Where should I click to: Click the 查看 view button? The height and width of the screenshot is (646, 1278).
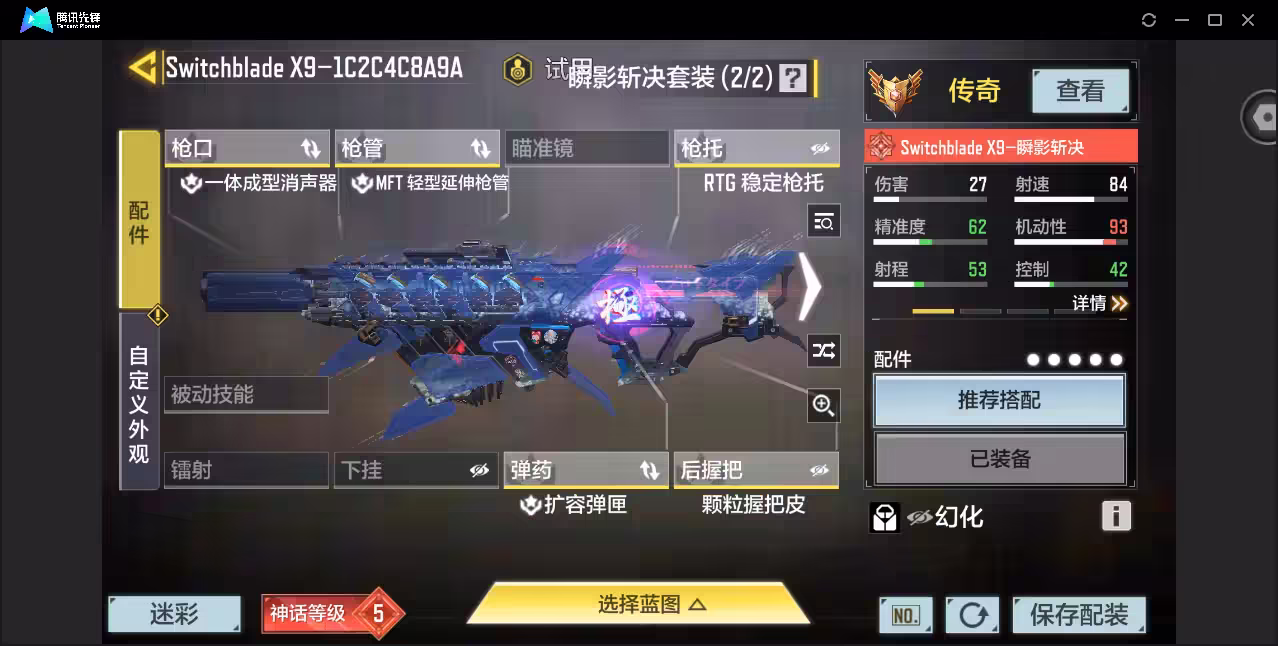point(1080,91)
